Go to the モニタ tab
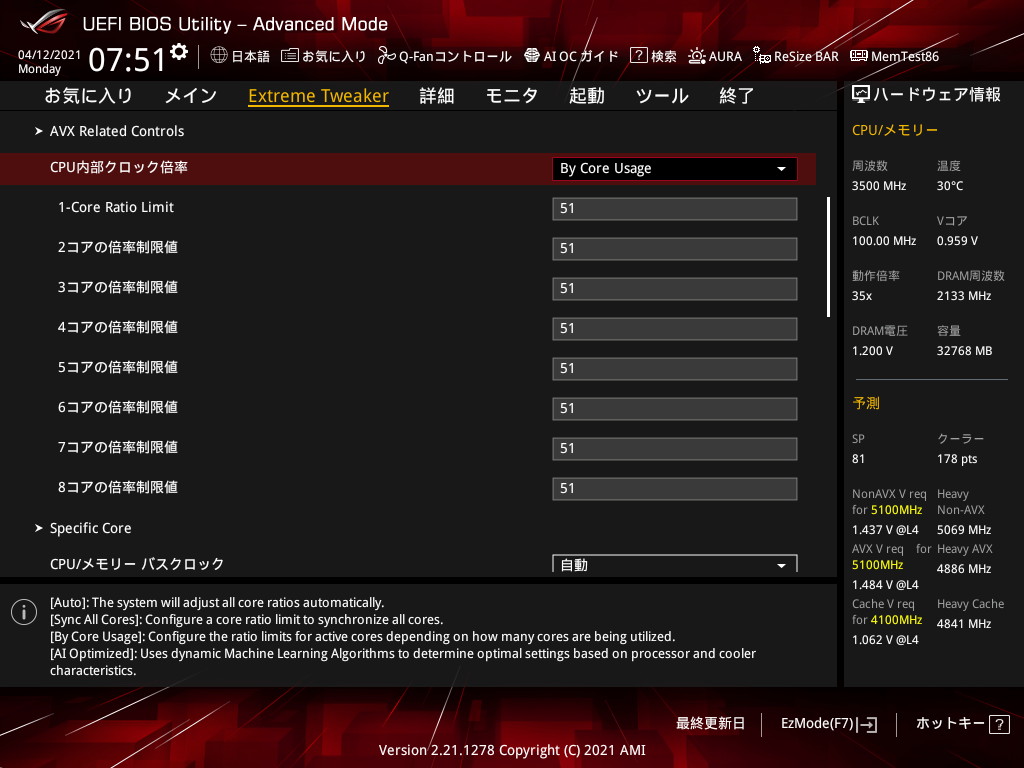The height and width of the screenshot is (768, 1024). point(512,96)
